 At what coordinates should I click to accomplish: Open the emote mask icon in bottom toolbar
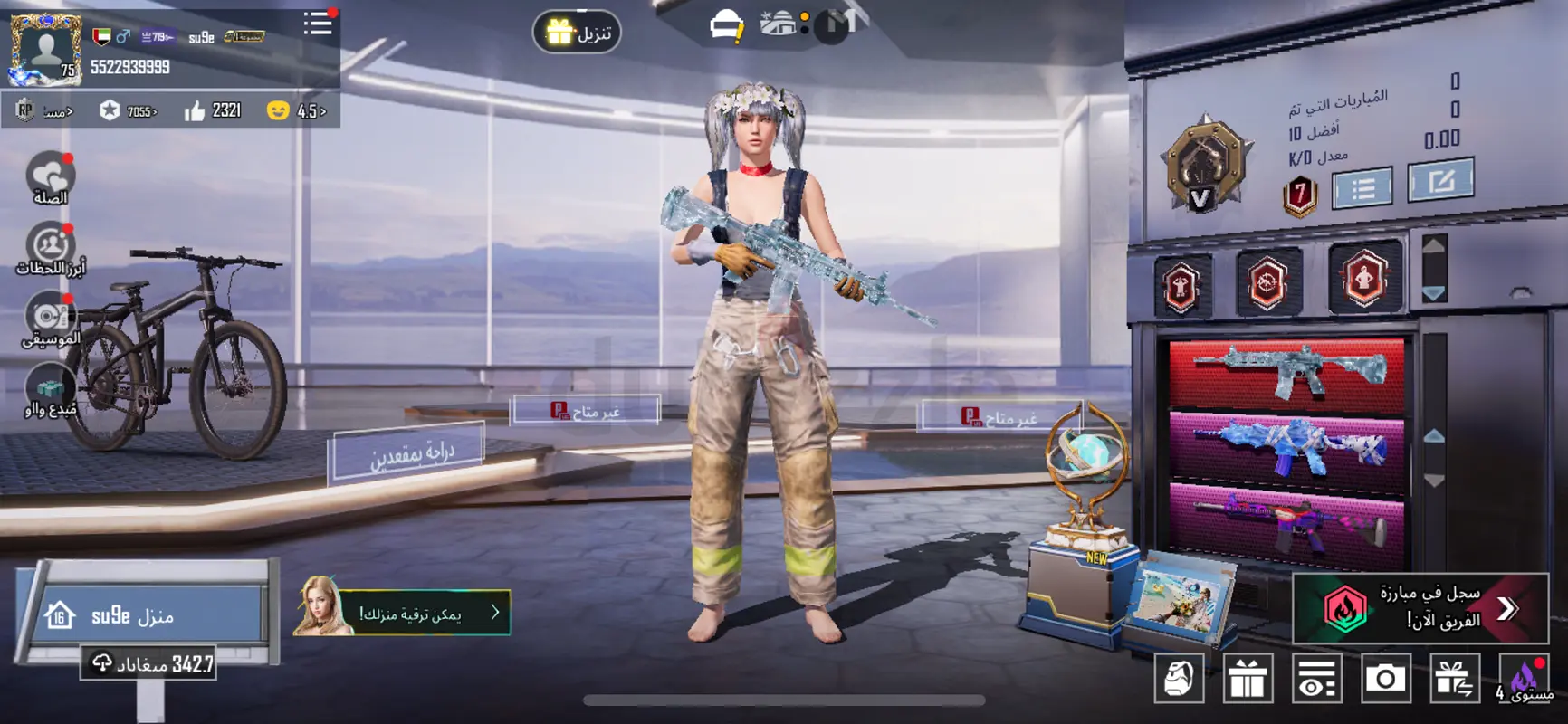coord(1179,678)
